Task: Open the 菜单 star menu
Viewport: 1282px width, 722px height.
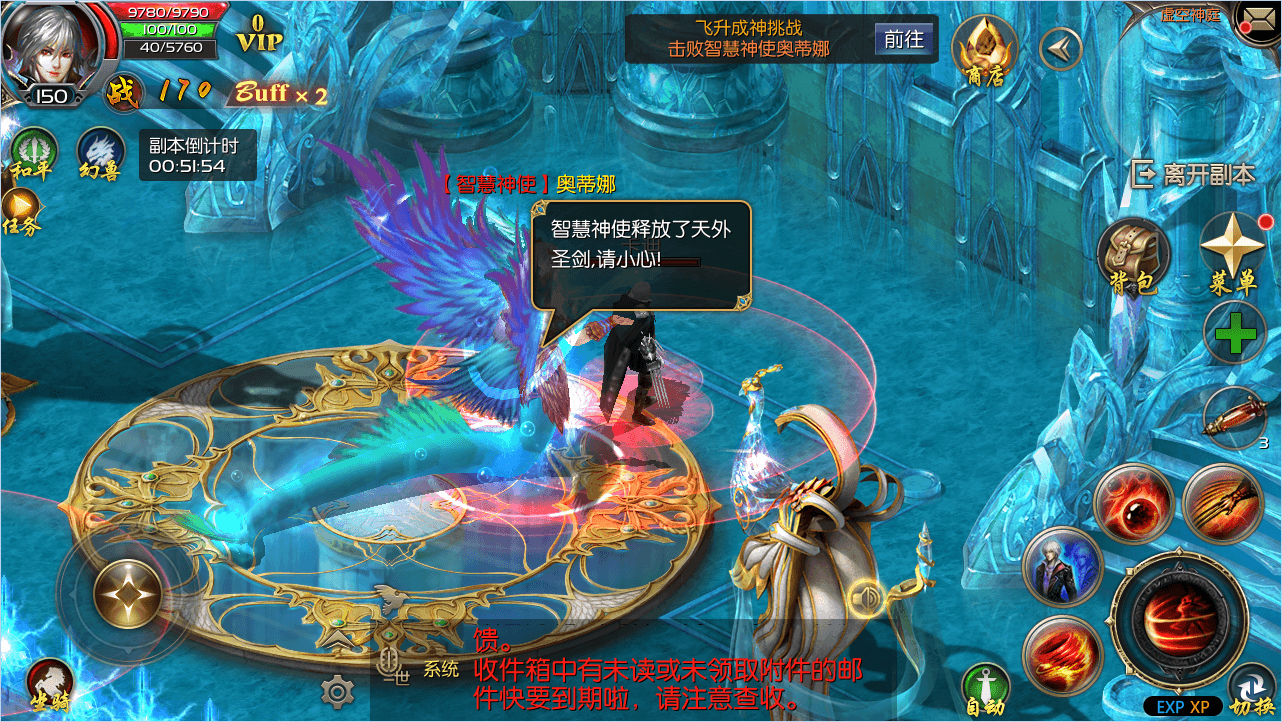Action: point(1233,252)
